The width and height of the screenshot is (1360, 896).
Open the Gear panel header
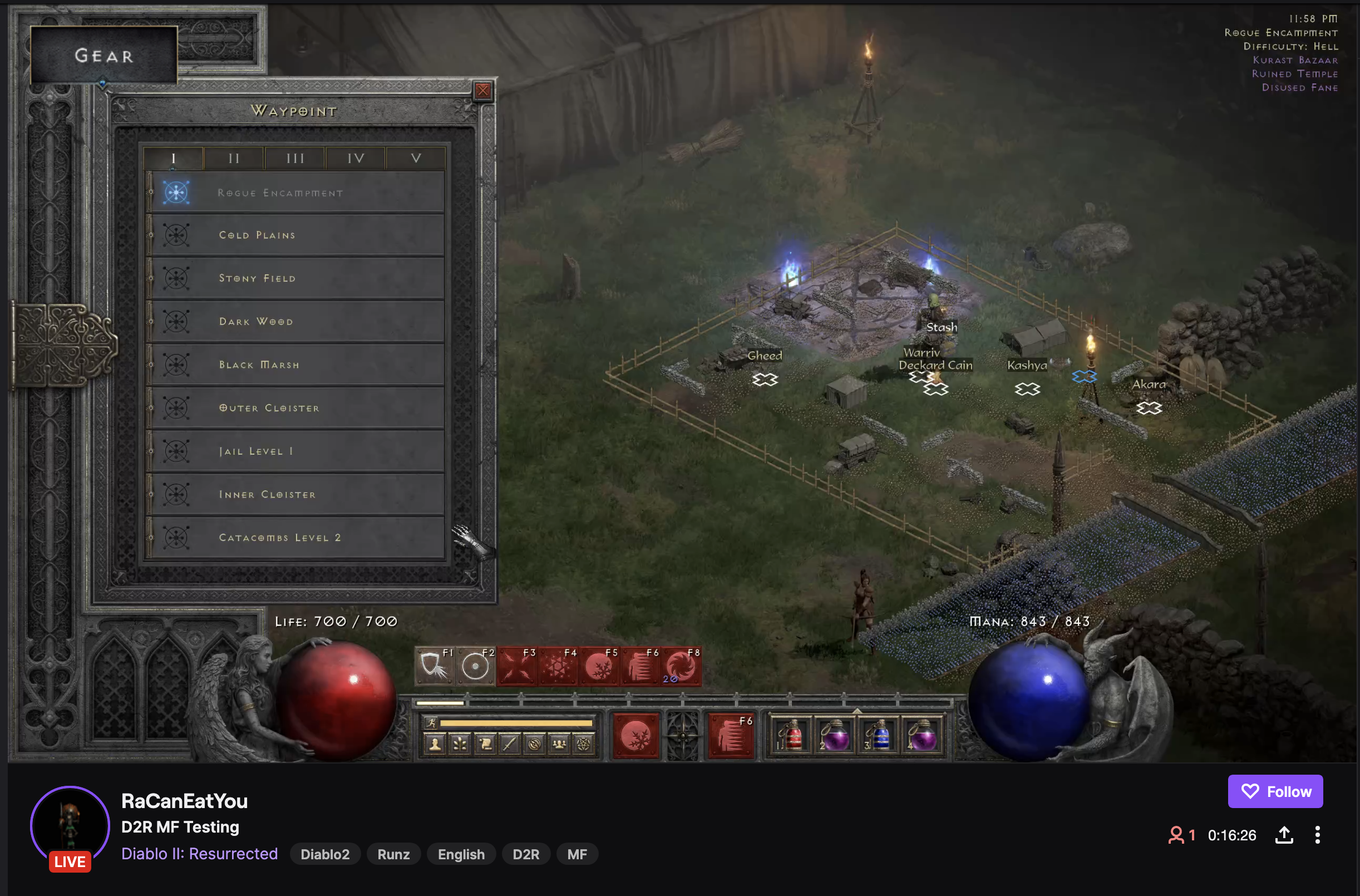click(x=104, y=56)
